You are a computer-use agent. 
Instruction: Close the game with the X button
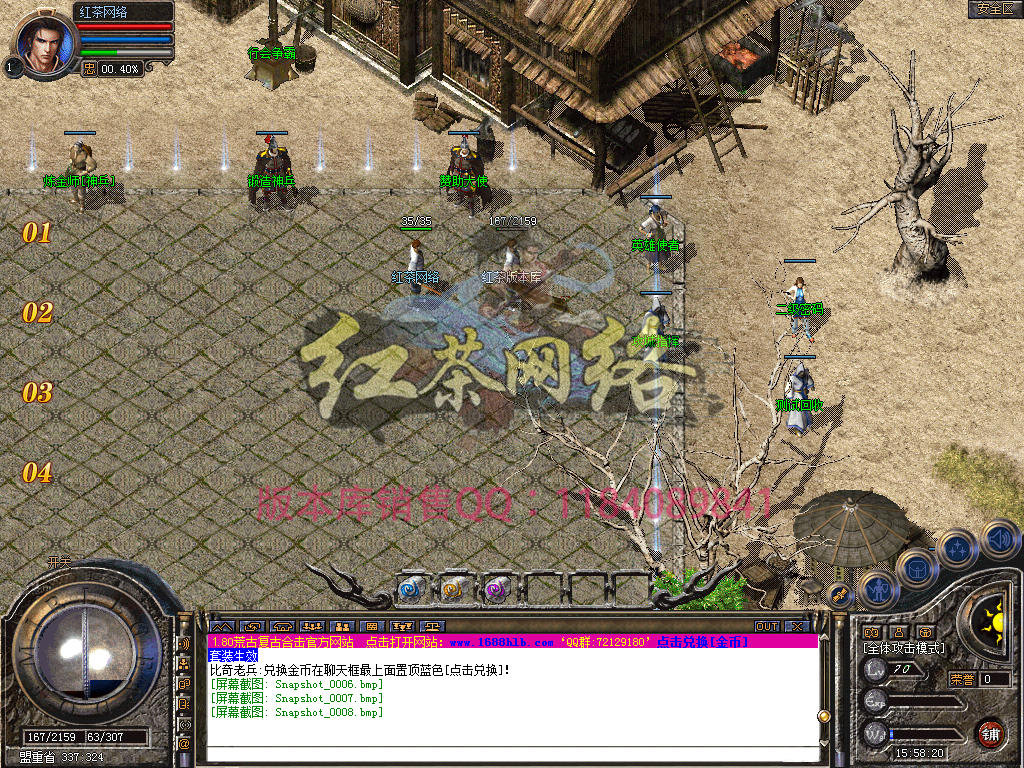[797, 627]
